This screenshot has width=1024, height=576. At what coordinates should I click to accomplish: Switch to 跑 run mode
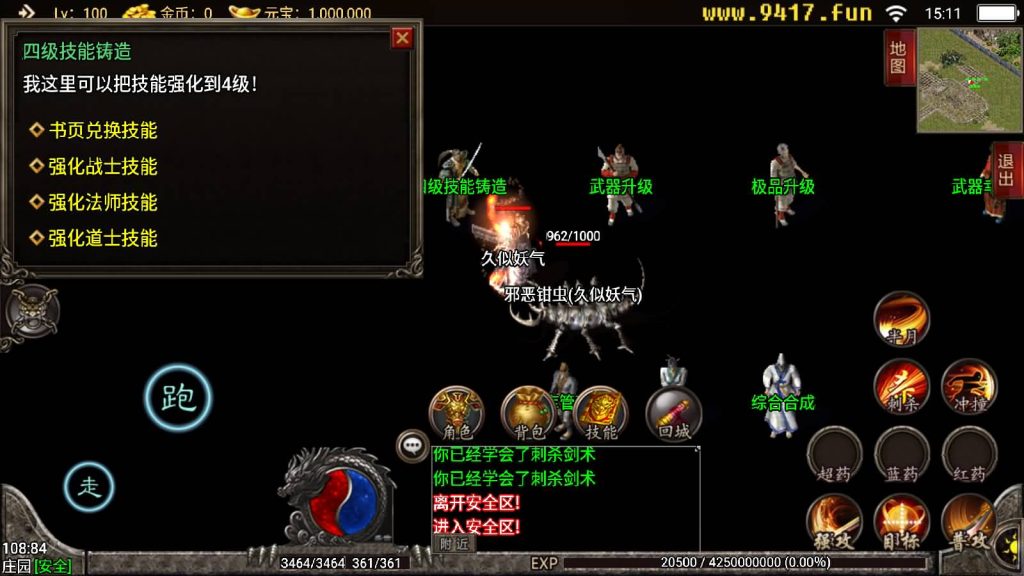178,397
